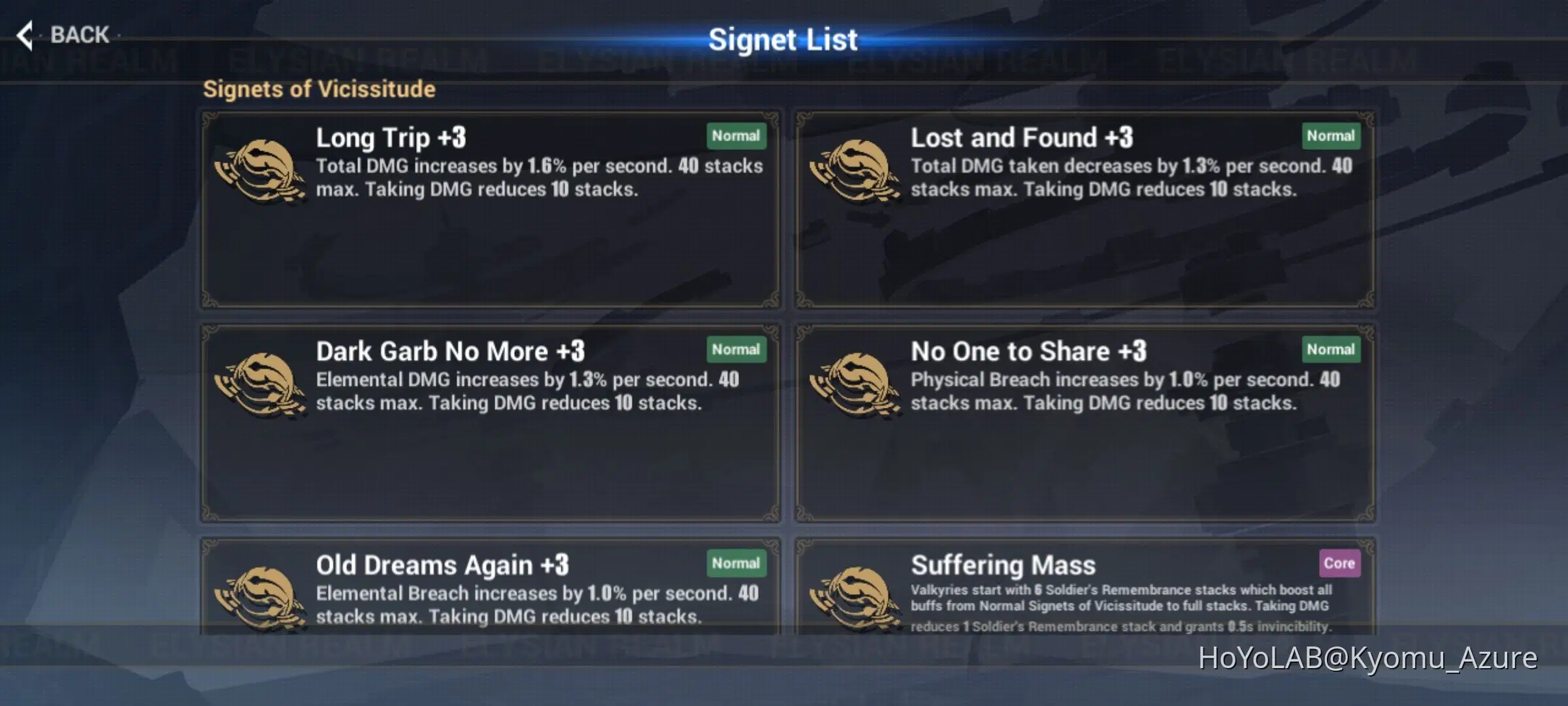Click the back arrow icon
The width and height of the screenshot is (1568, 706).
(25, 34)
